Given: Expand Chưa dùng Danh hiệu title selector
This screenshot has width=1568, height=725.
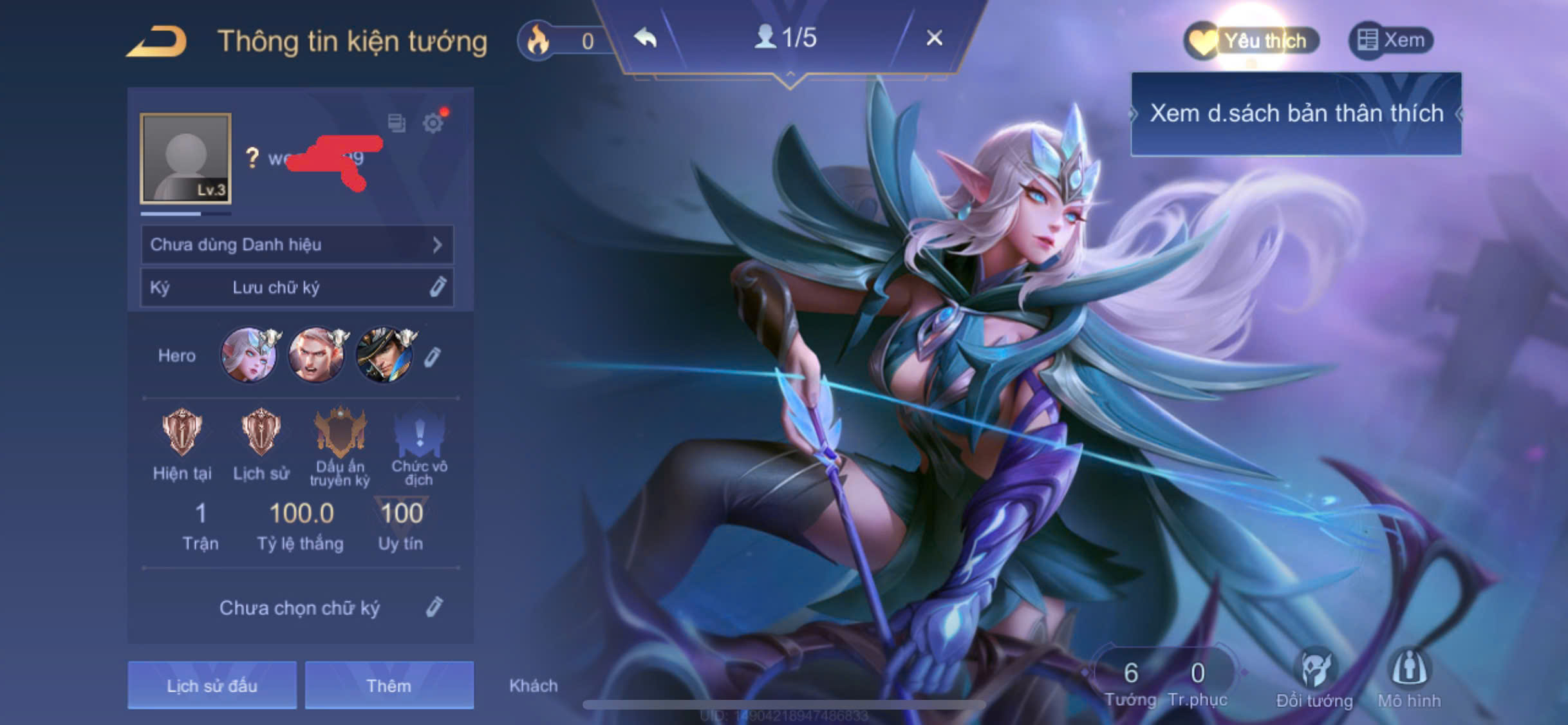Looking at the screenshot, I should 296,245.
